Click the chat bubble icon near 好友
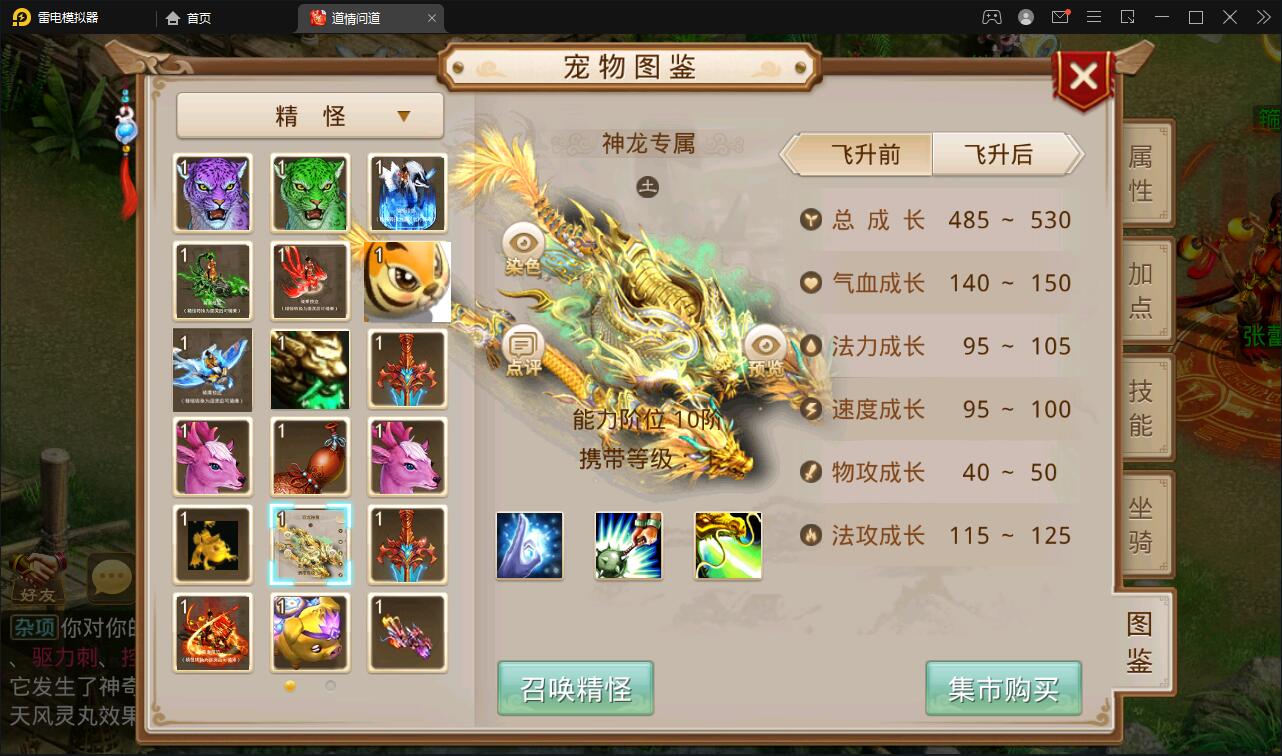The height and width of the screenshot is (756, 1282). click(x=110, y=576)
